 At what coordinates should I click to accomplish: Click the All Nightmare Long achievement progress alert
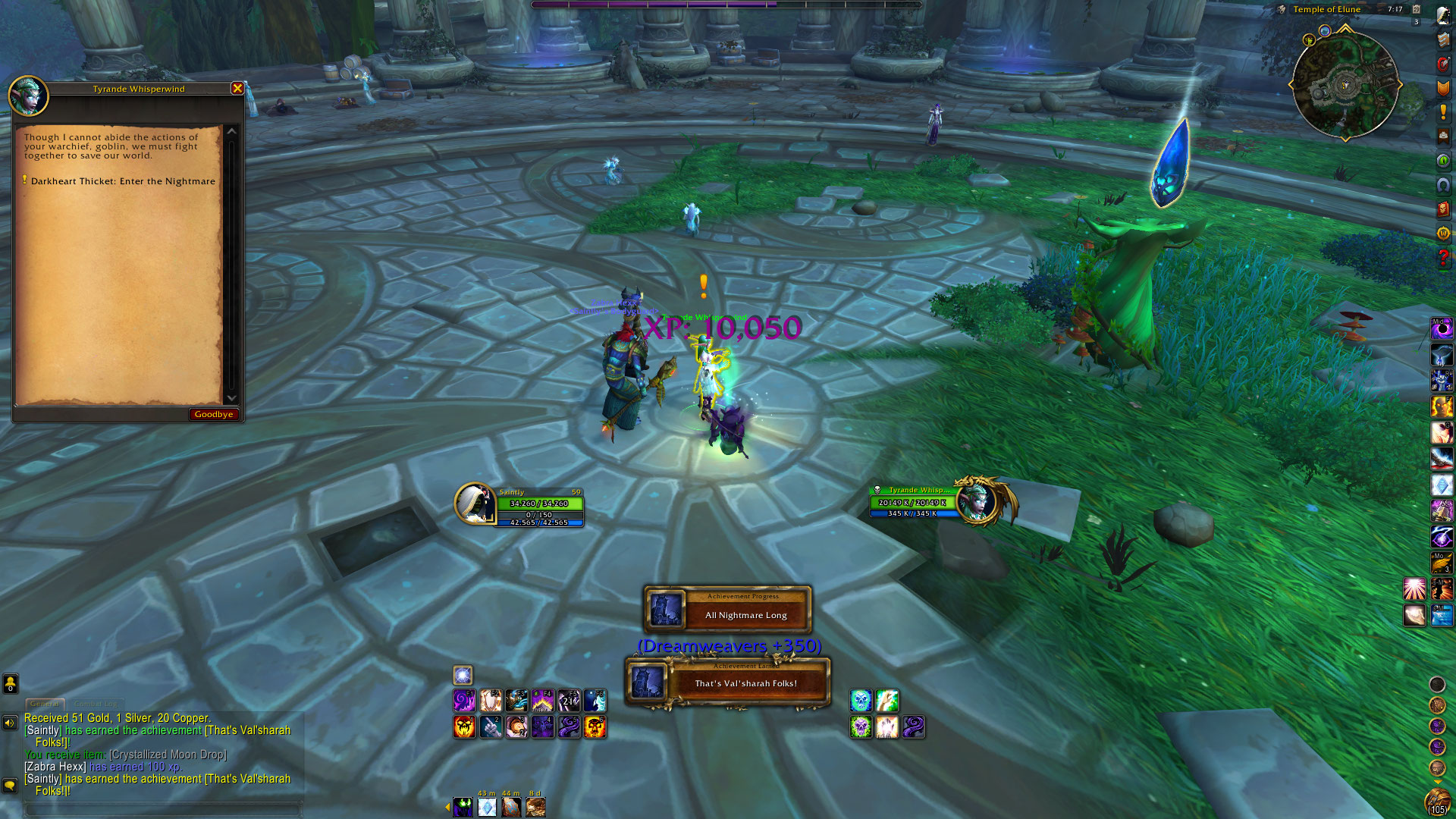click(x=728, y=609)
